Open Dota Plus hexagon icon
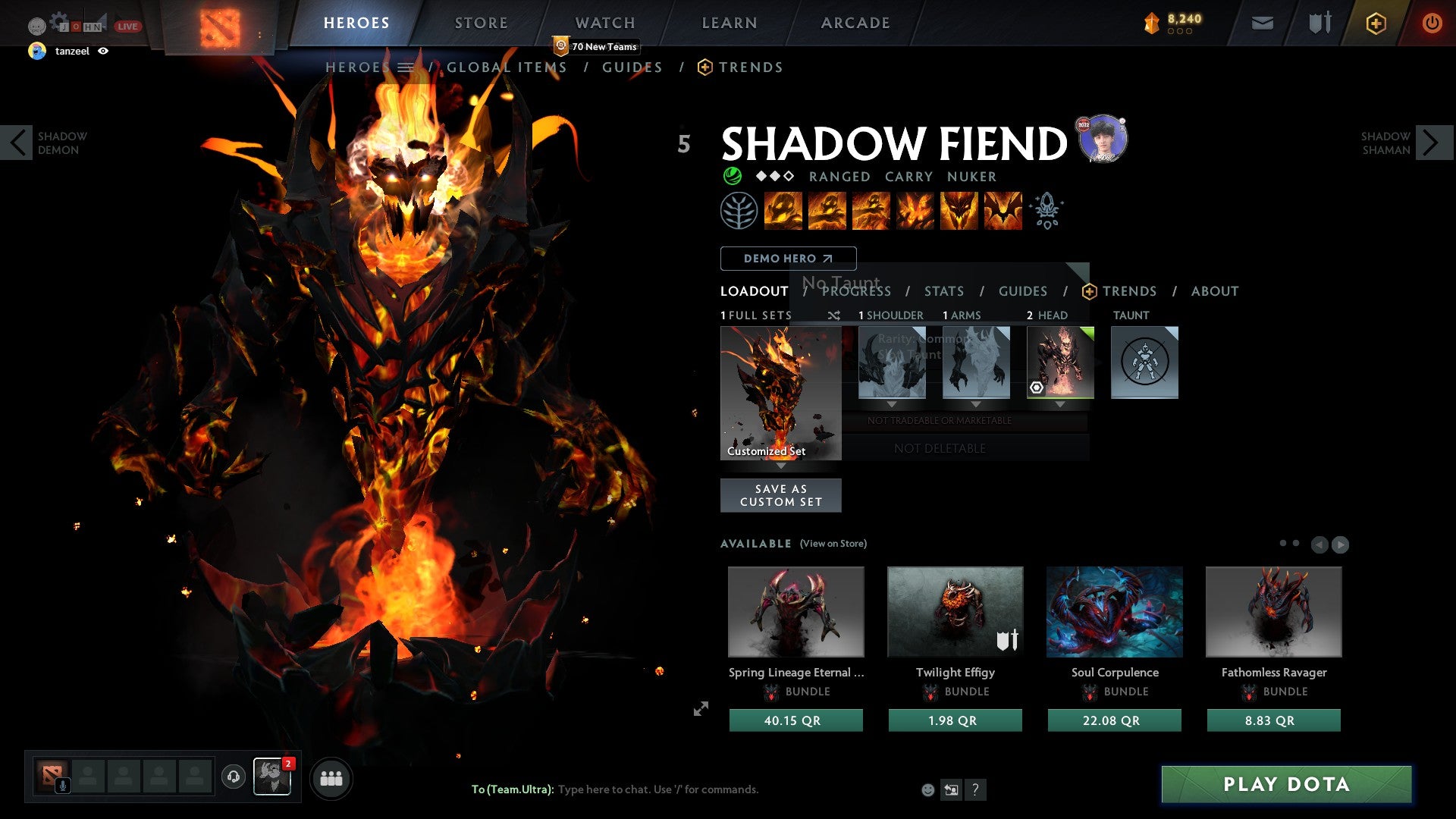This screenshot has height=819, width=1456. click(1376, 23)
